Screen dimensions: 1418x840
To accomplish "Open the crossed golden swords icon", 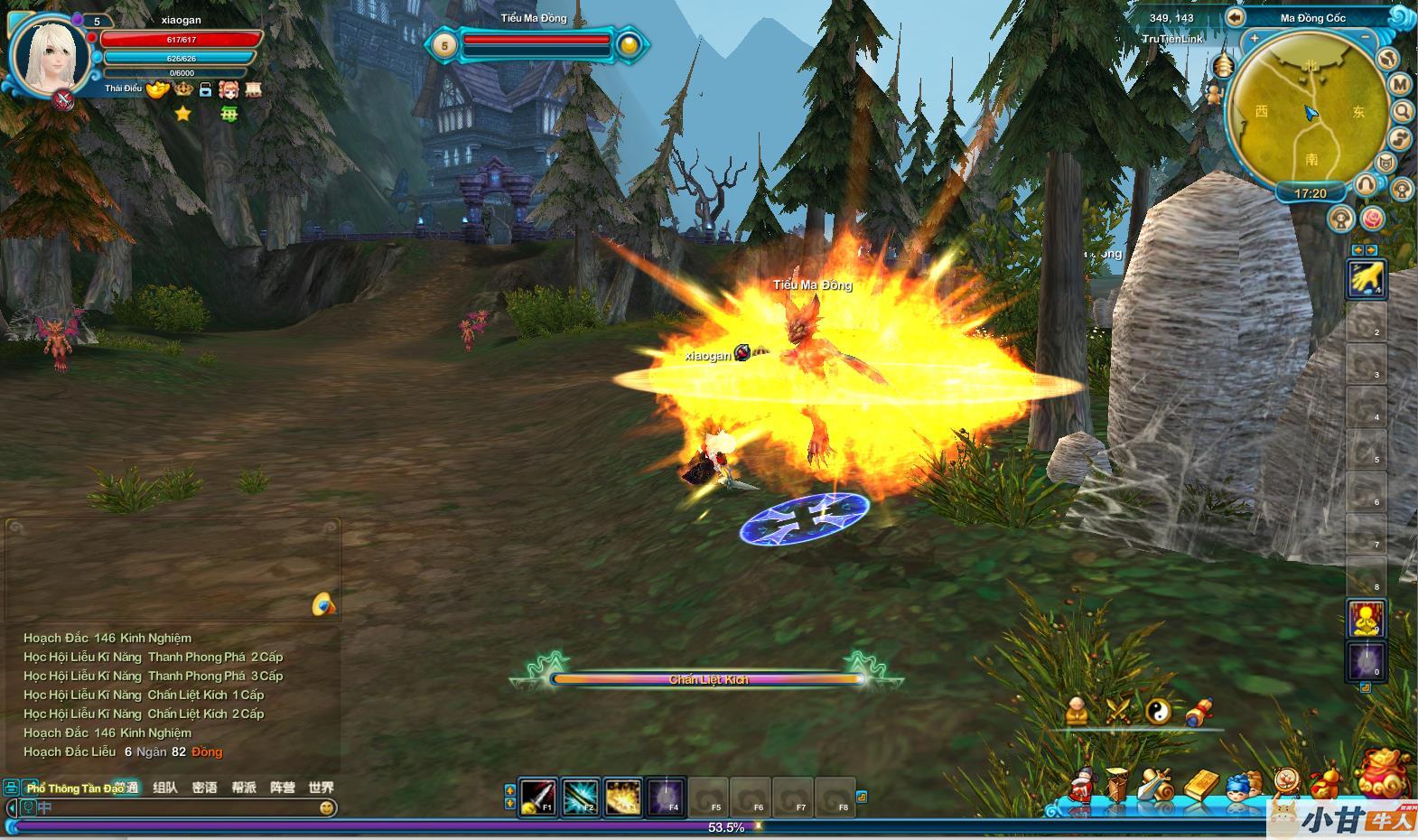I will [x=1117, y=711].
